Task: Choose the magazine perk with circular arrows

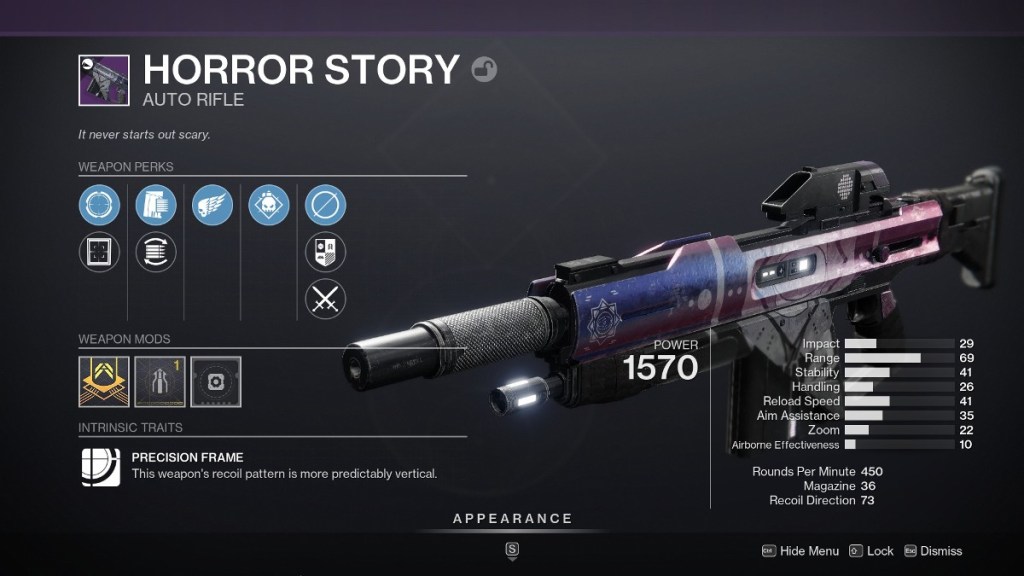Action: 156,252
